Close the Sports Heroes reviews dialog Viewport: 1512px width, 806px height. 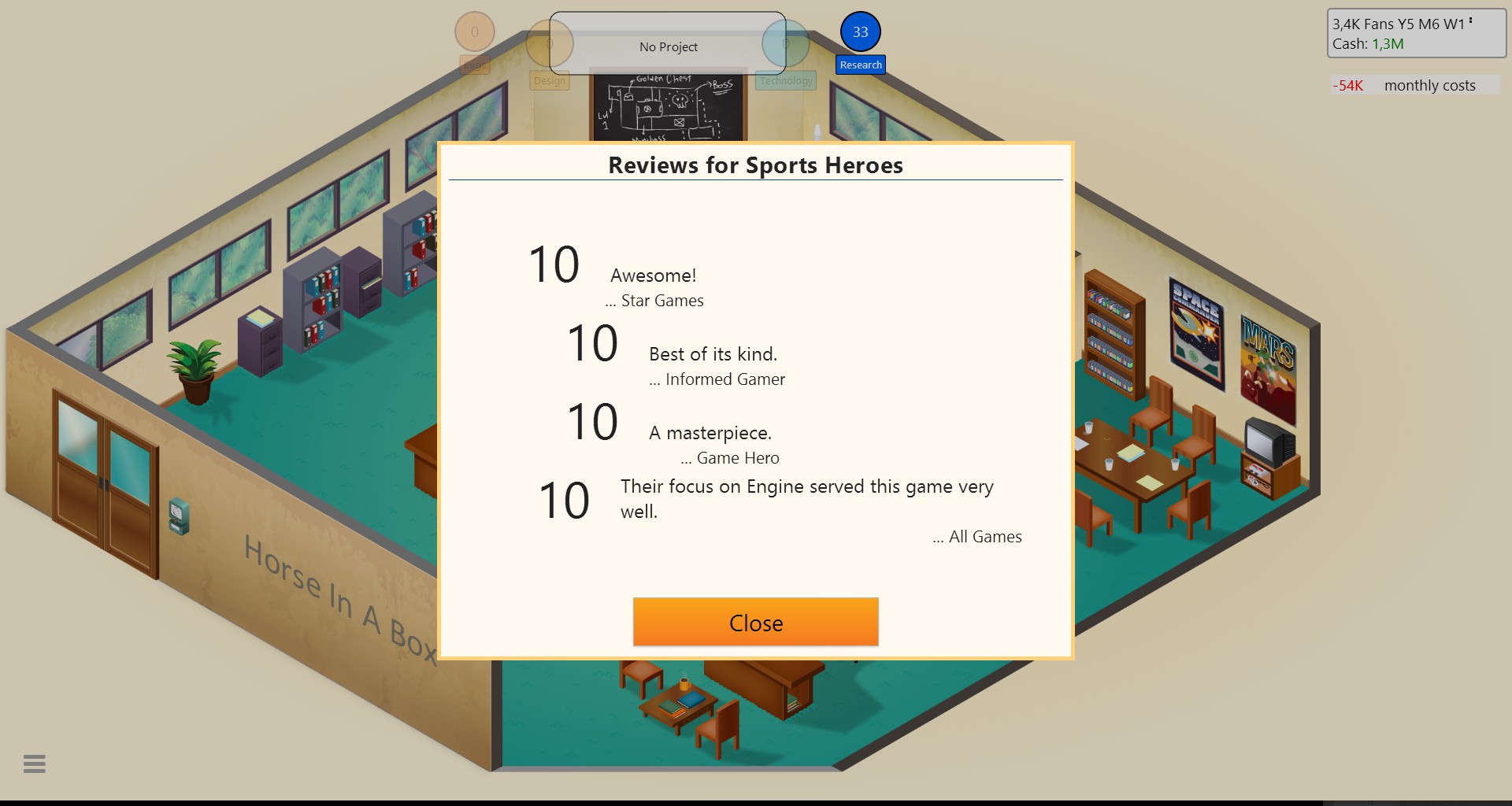click(x=755, y=622)
